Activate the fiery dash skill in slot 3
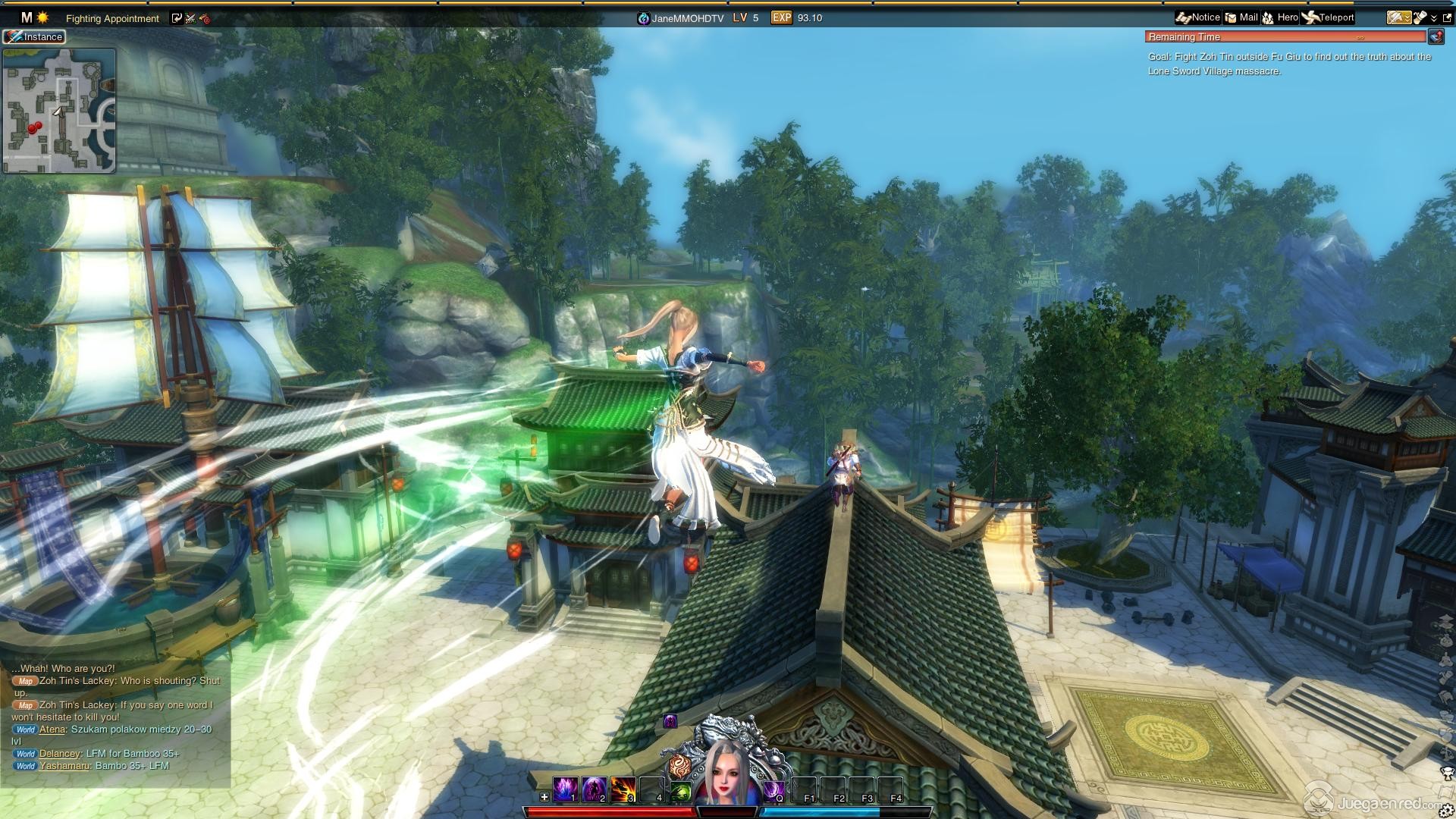1456x819 pixels. coord(623,790)
